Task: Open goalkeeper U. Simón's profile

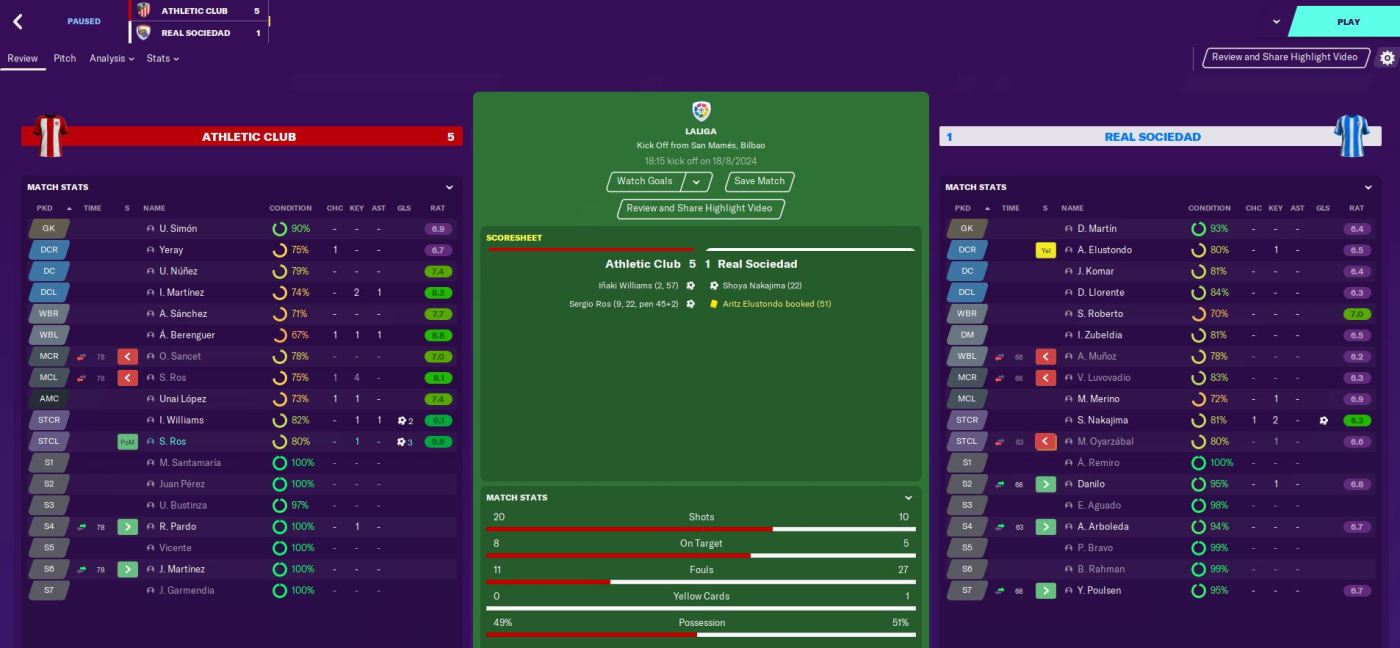Action: (178, 229)
